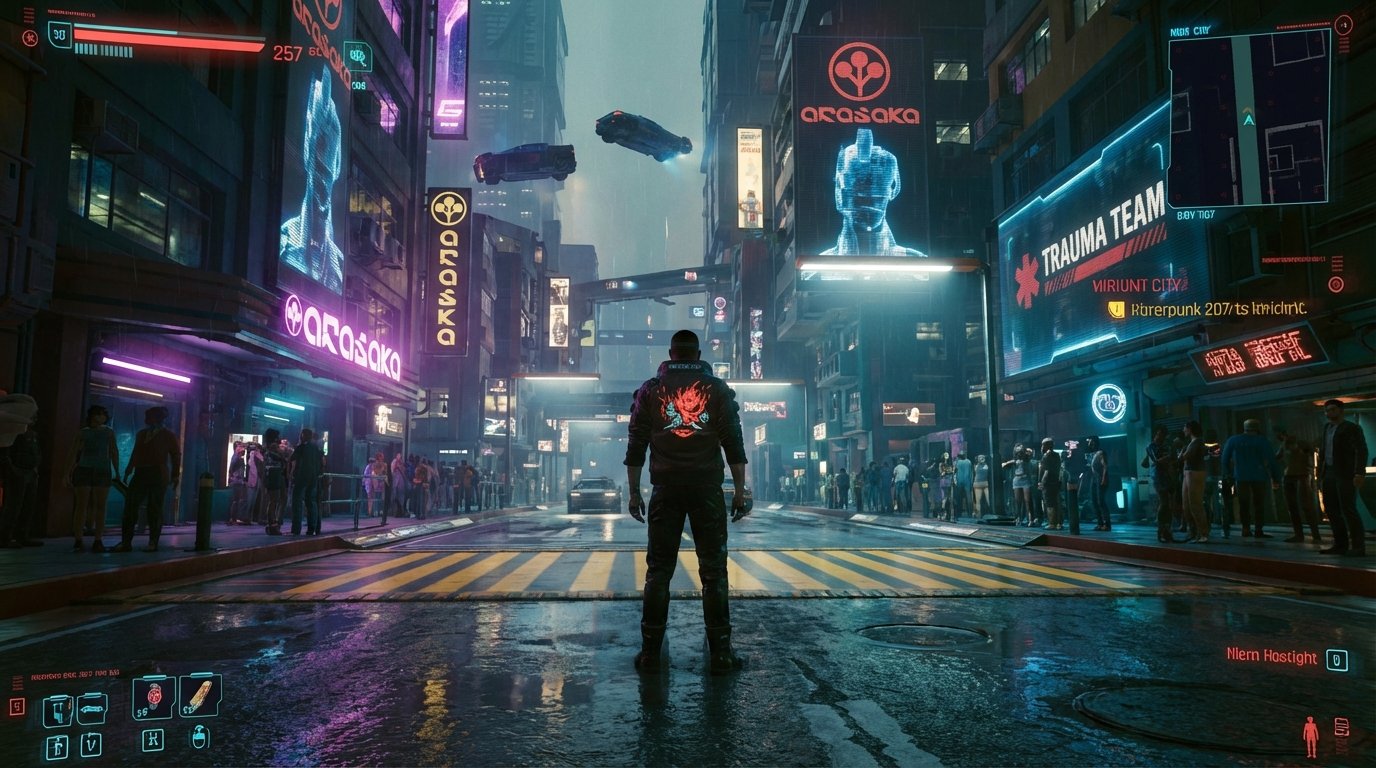
Task: Click the player arrow on the minimap
Action: coord(1249,118)
